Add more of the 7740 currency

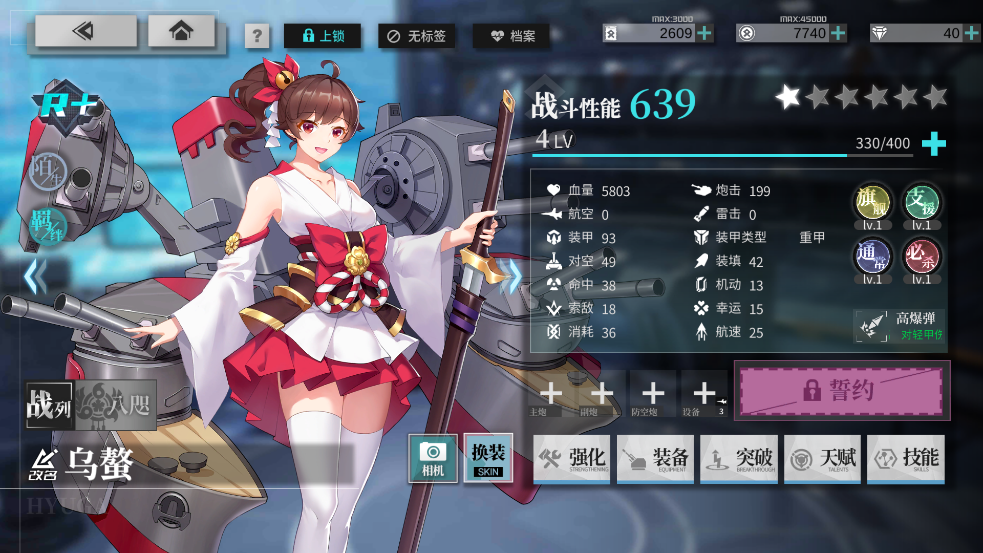[838, 33]
